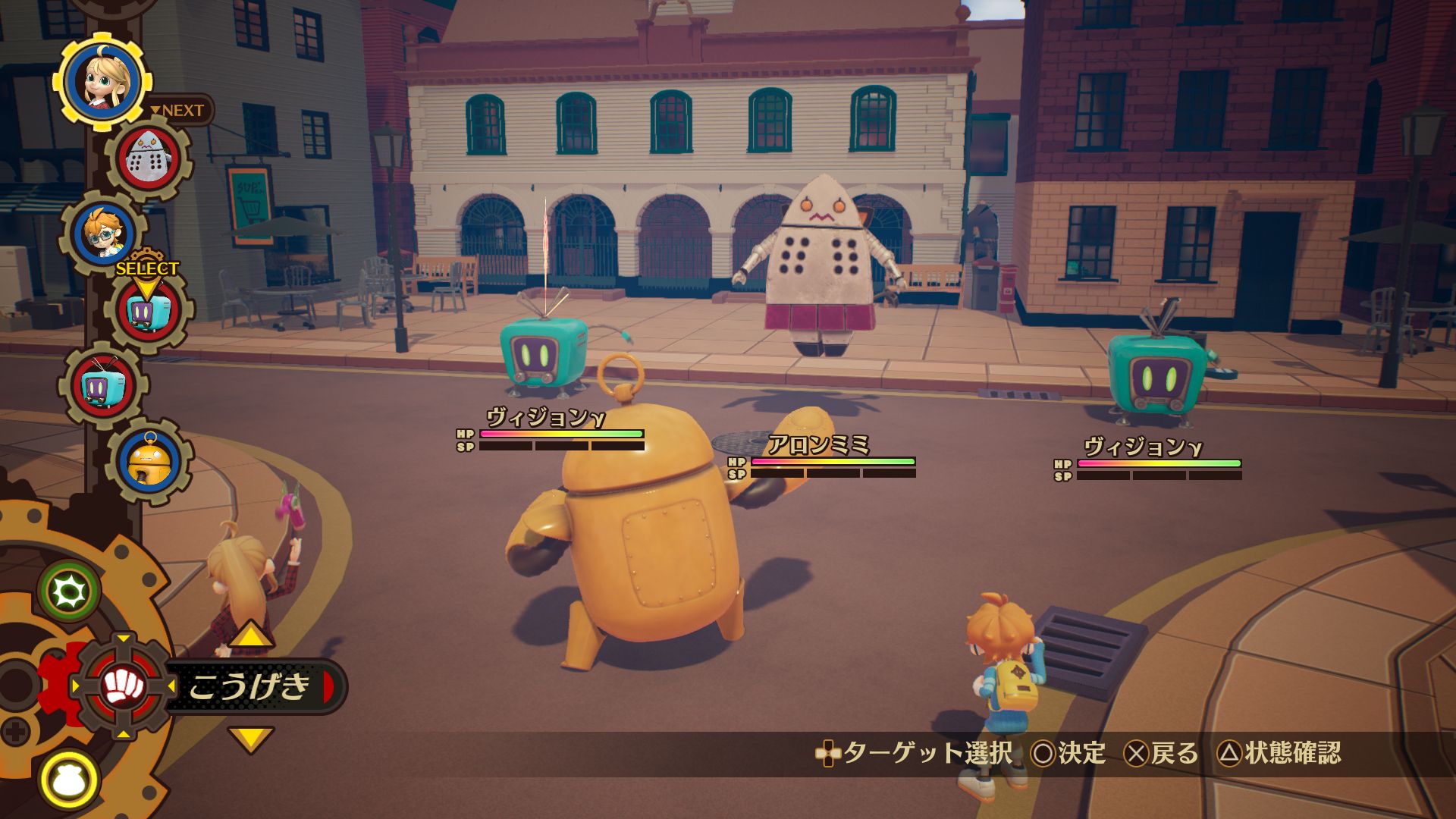The height and width of the screenshot is (819, 1456).
Task: Click the TV robot portrait marked SELECT
Action: tap(149, 312)
